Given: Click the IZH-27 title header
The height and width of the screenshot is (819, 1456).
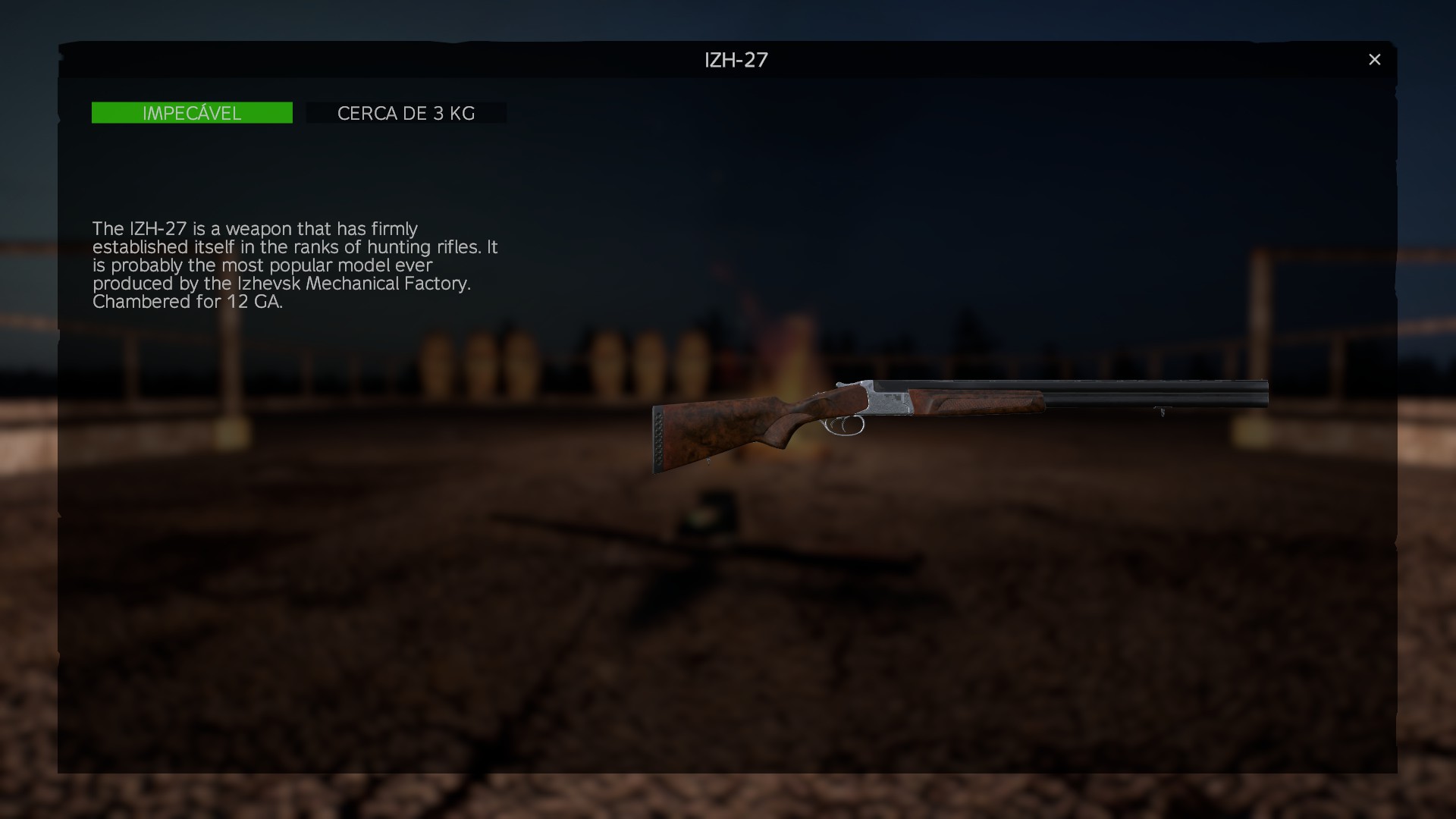Looking at the screenshot, I should coord(735,60).
